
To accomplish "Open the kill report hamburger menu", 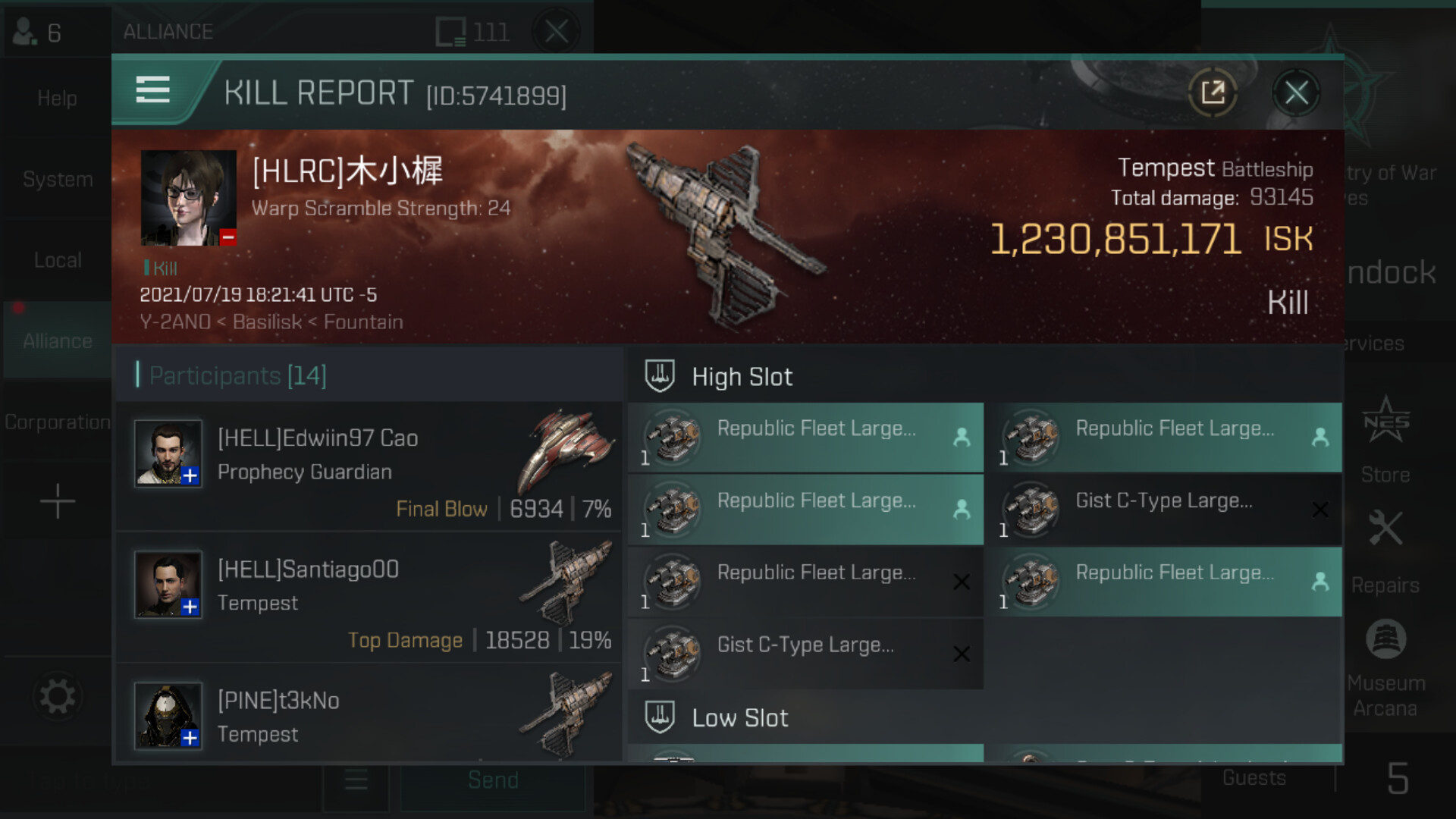I will point(152,90).
